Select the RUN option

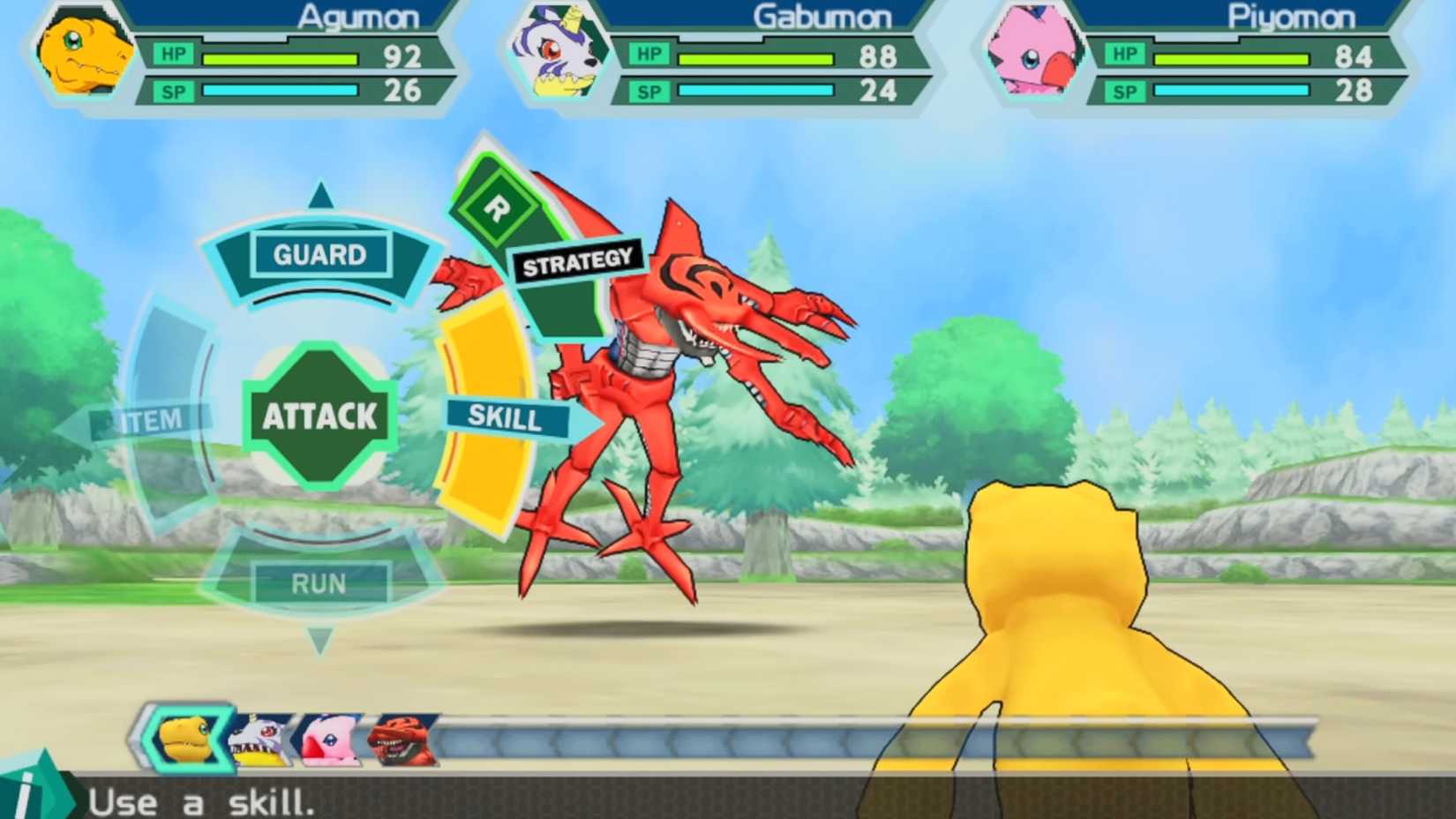[320, 582]
